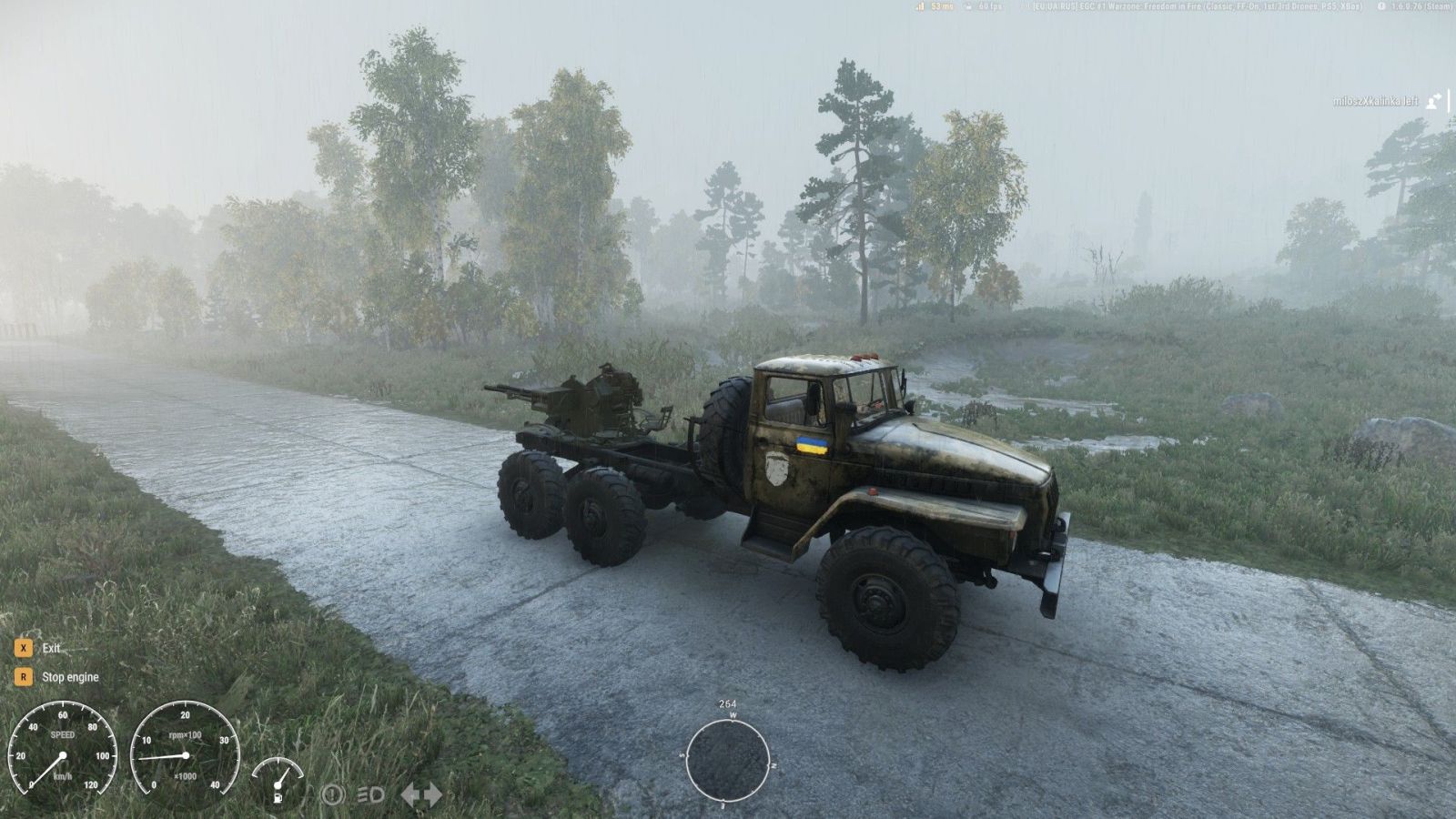Click the RPM tachometer gauge
This screenshot has width=1456, height=819.
185,753
